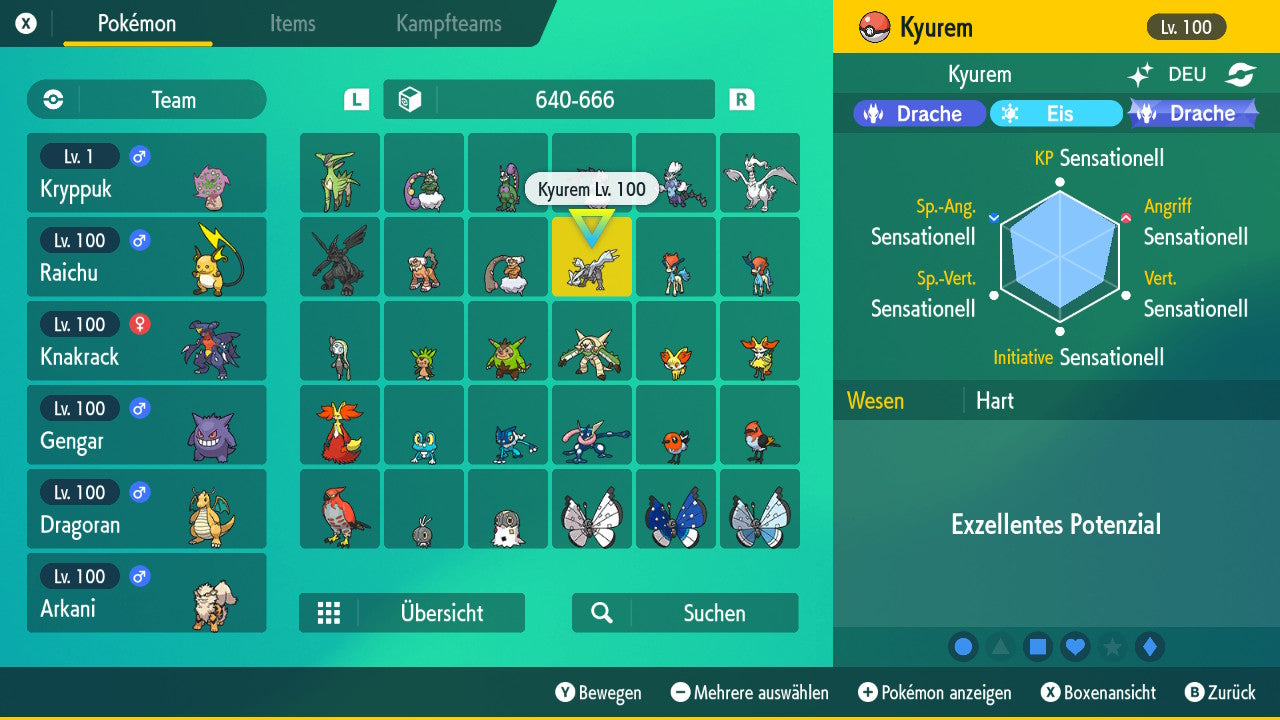Click the female gender icon on Knakrack's entry
The image size is (1280, 720).
click(x=137, y=324)
